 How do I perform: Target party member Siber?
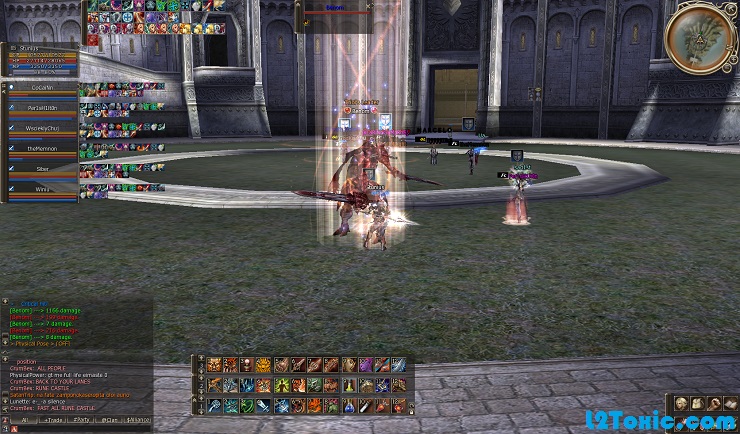tap(41, 169)
